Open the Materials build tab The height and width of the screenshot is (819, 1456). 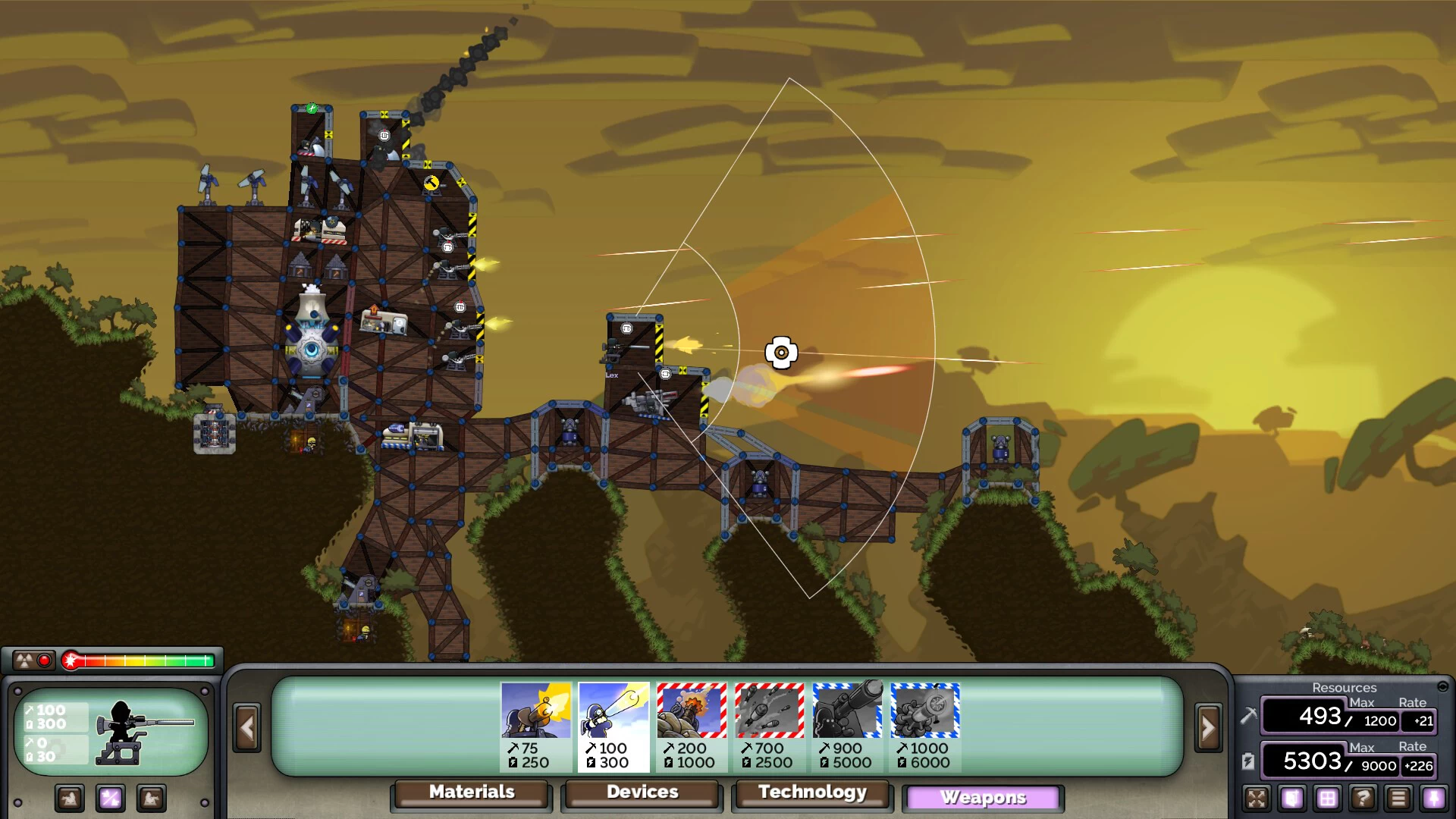coord(472,792)
